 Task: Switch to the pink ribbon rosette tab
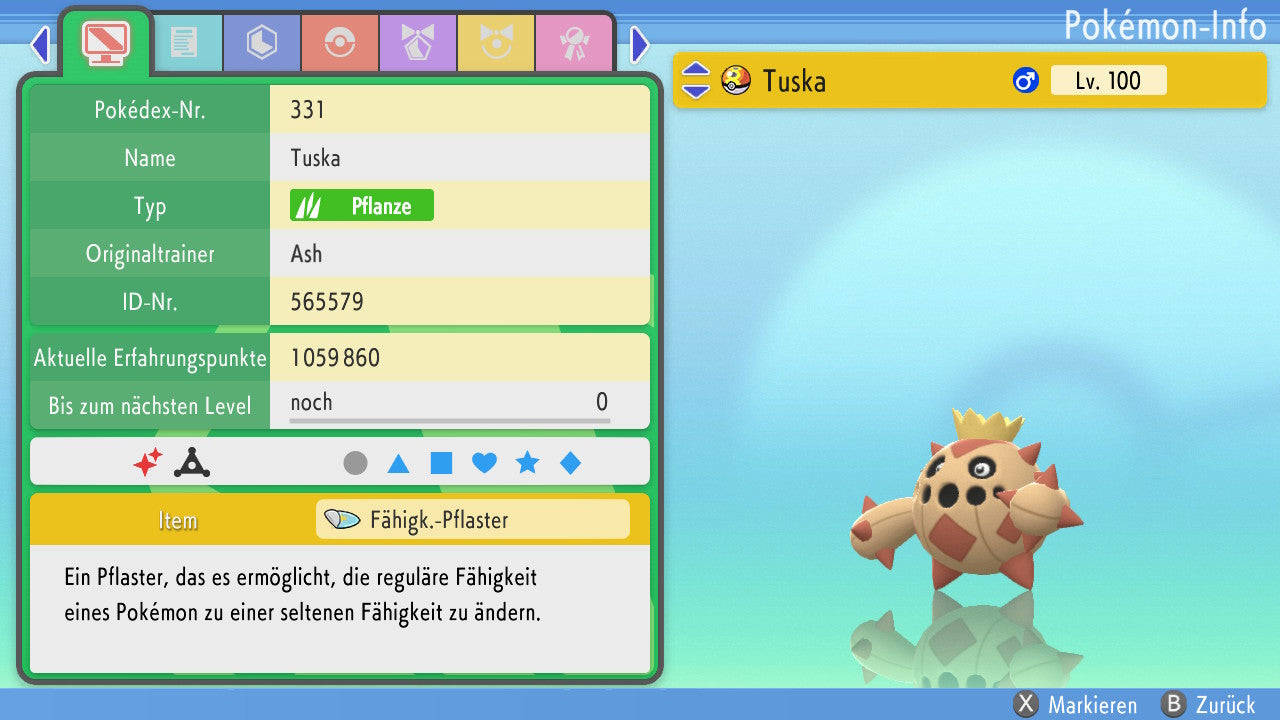tap(574, 43)
